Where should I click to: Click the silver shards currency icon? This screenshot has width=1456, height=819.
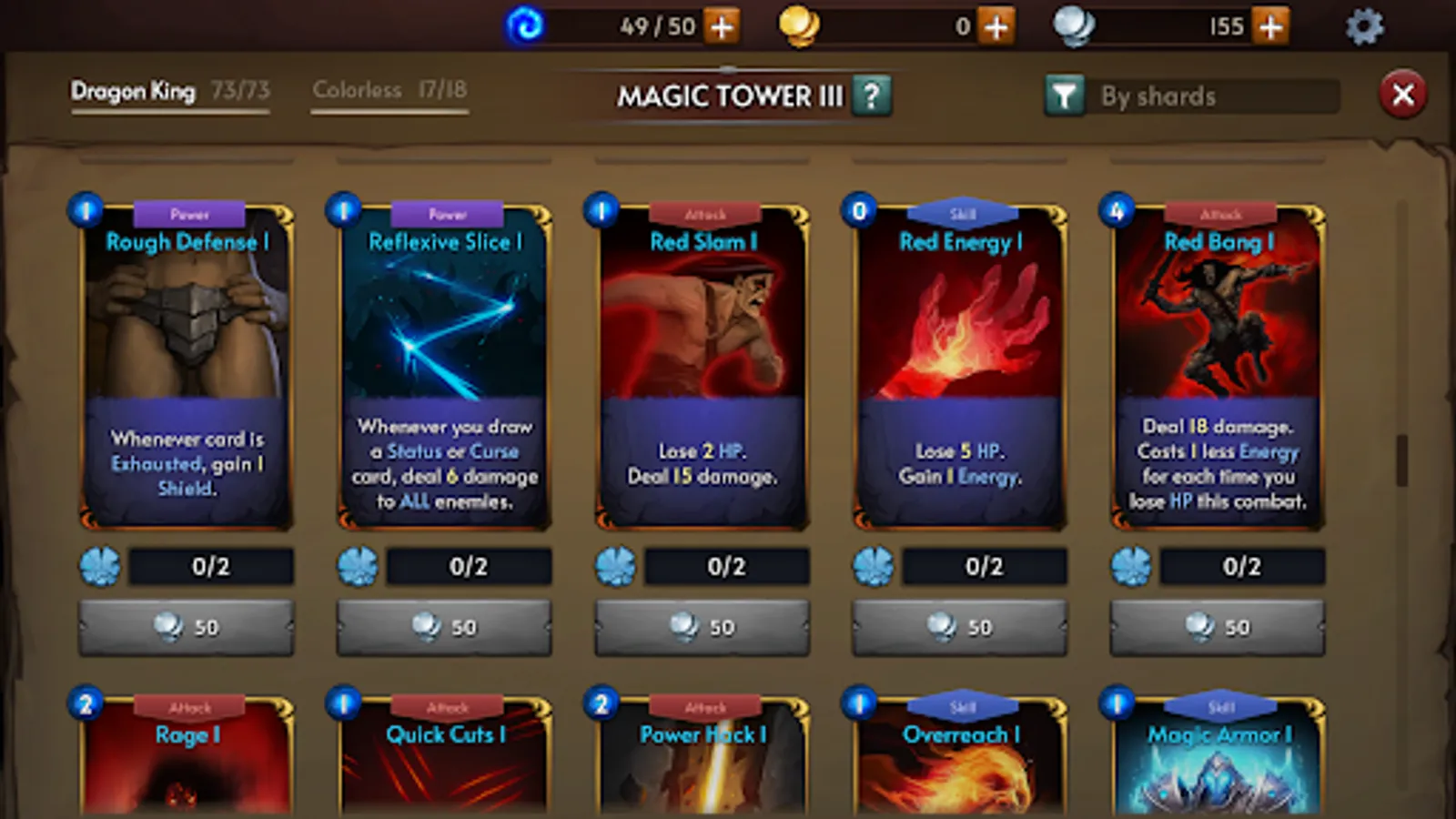(x=1076, y=25)
